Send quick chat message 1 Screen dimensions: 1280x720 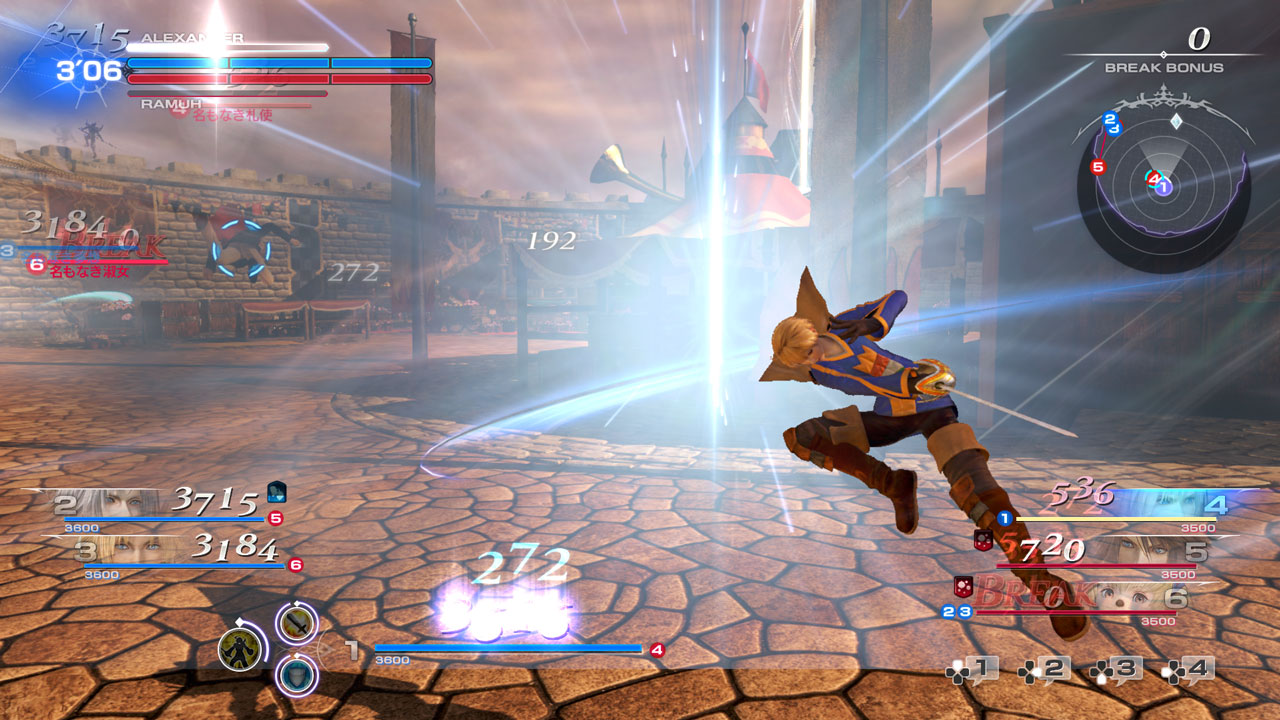pyautogui.click(x=972, y=669)
